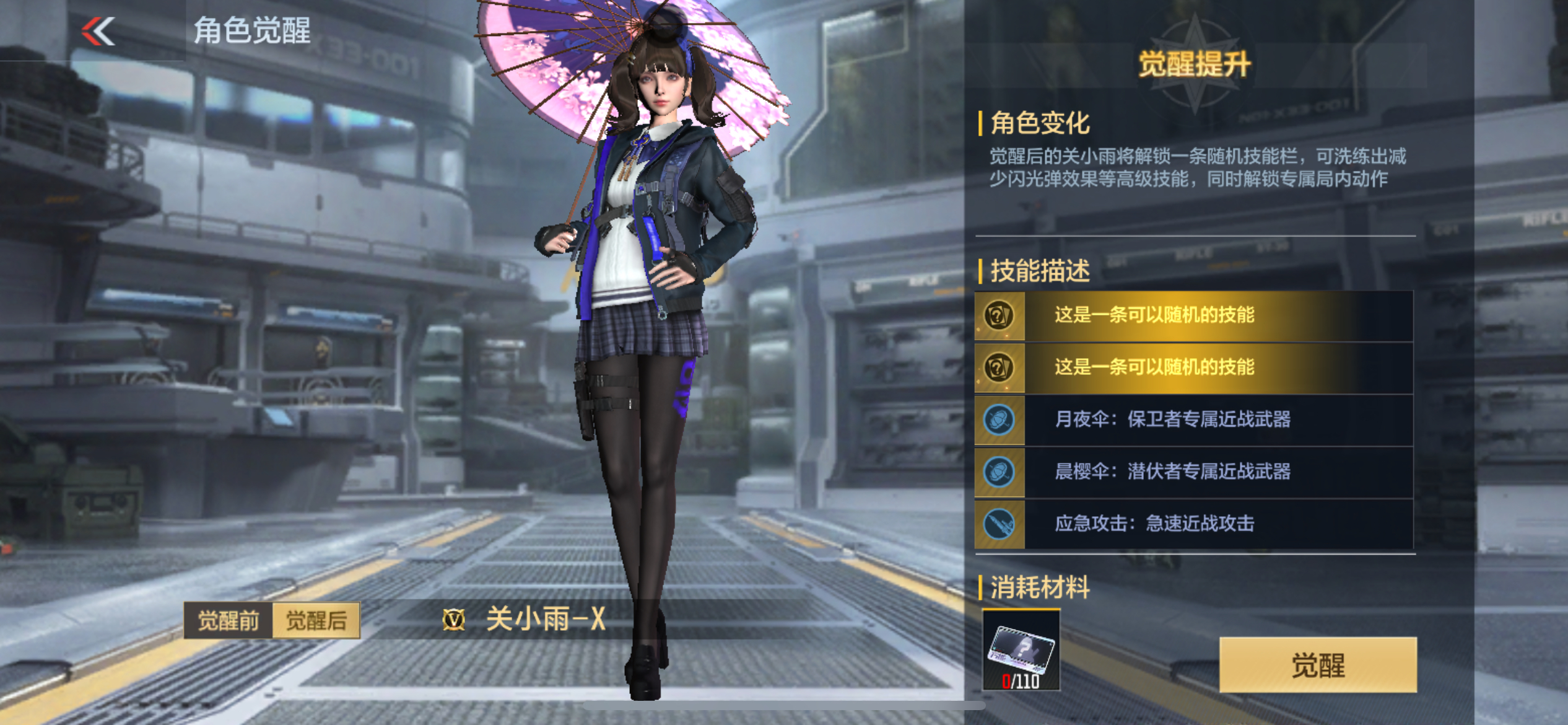This screenshot has height=725, width=1568.
Task: Click the 觉醒 awaken button
Action: [x=1317, y=664]
